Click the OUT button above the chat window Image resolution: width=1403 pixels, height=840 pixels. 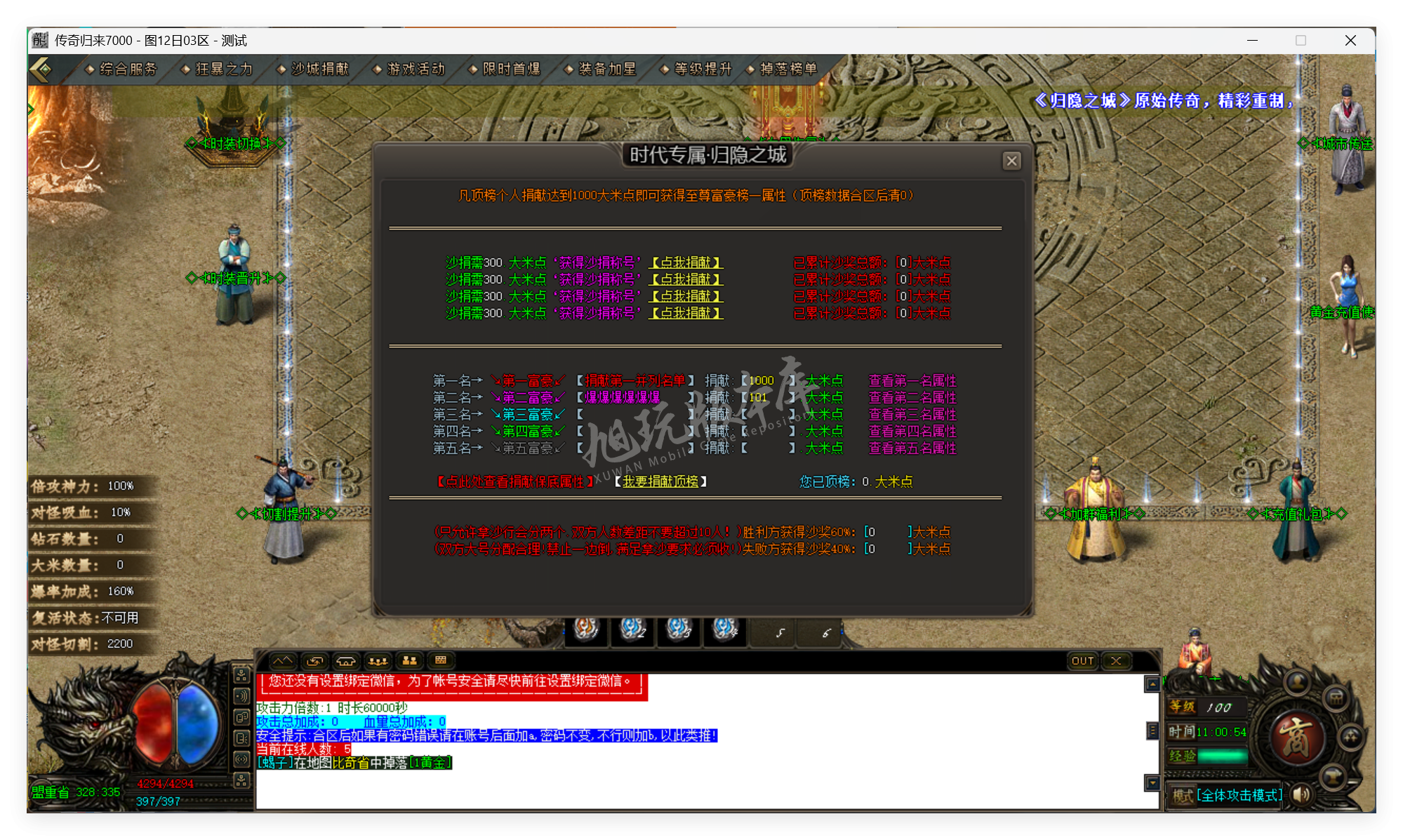click(1083, 660)
